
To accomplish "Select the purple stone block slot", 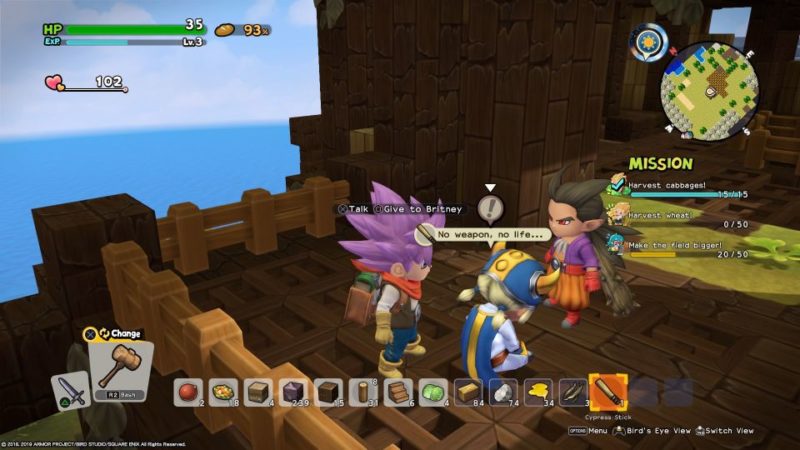I will pyautogui.click(x=292, y=391).
